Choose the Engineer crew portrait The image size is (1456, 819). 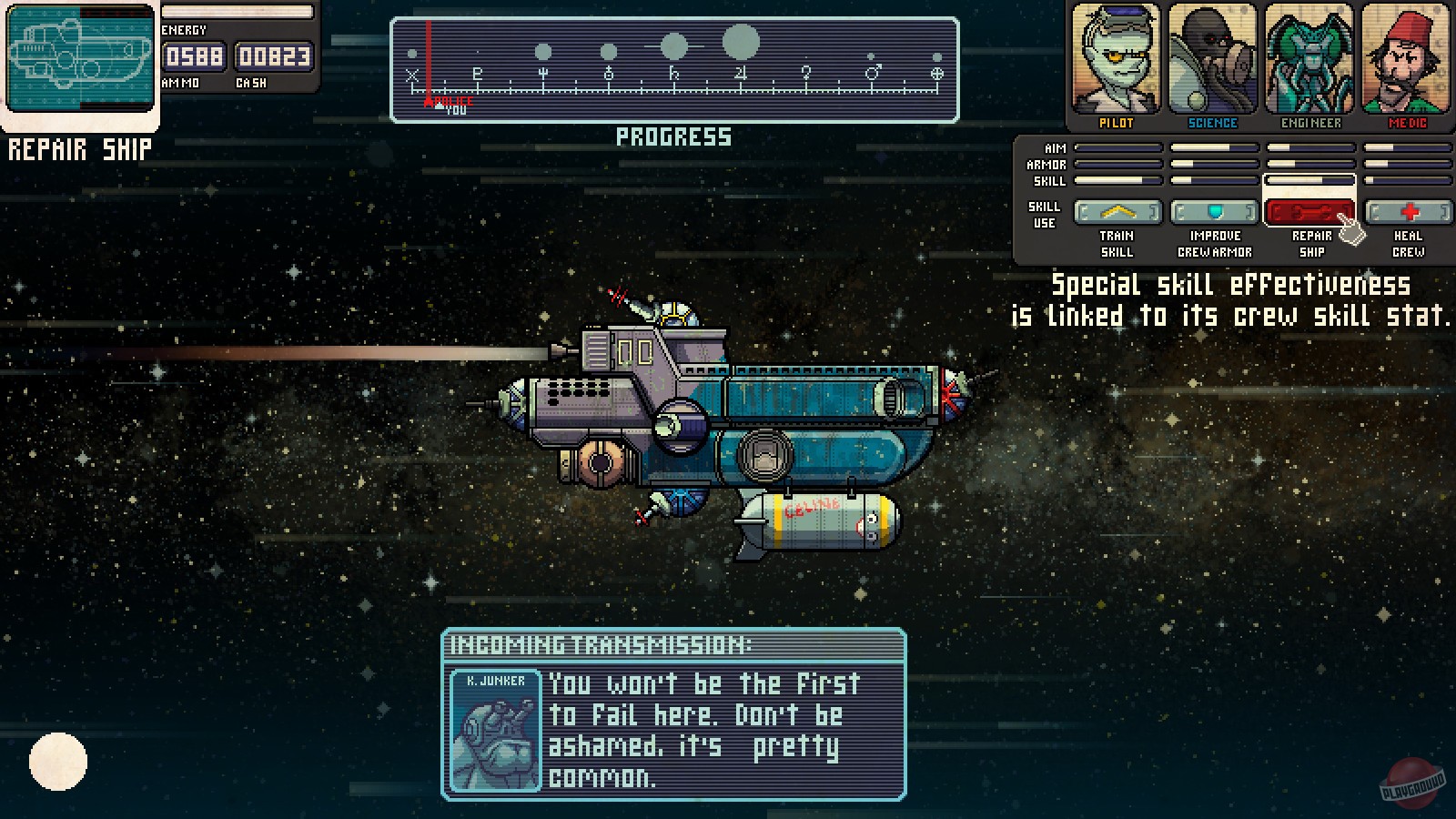[x=1310, y=60]
